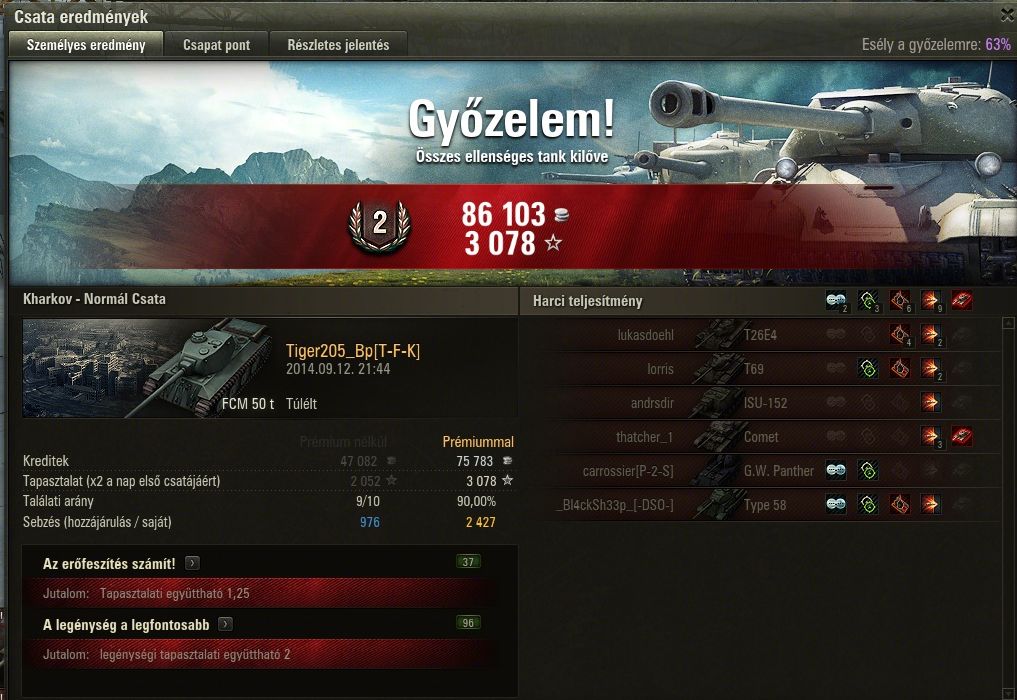Click the mastery badge with number 2
Image resolution: width=1017 pixels, height=700 pixels.
(379, 225)
